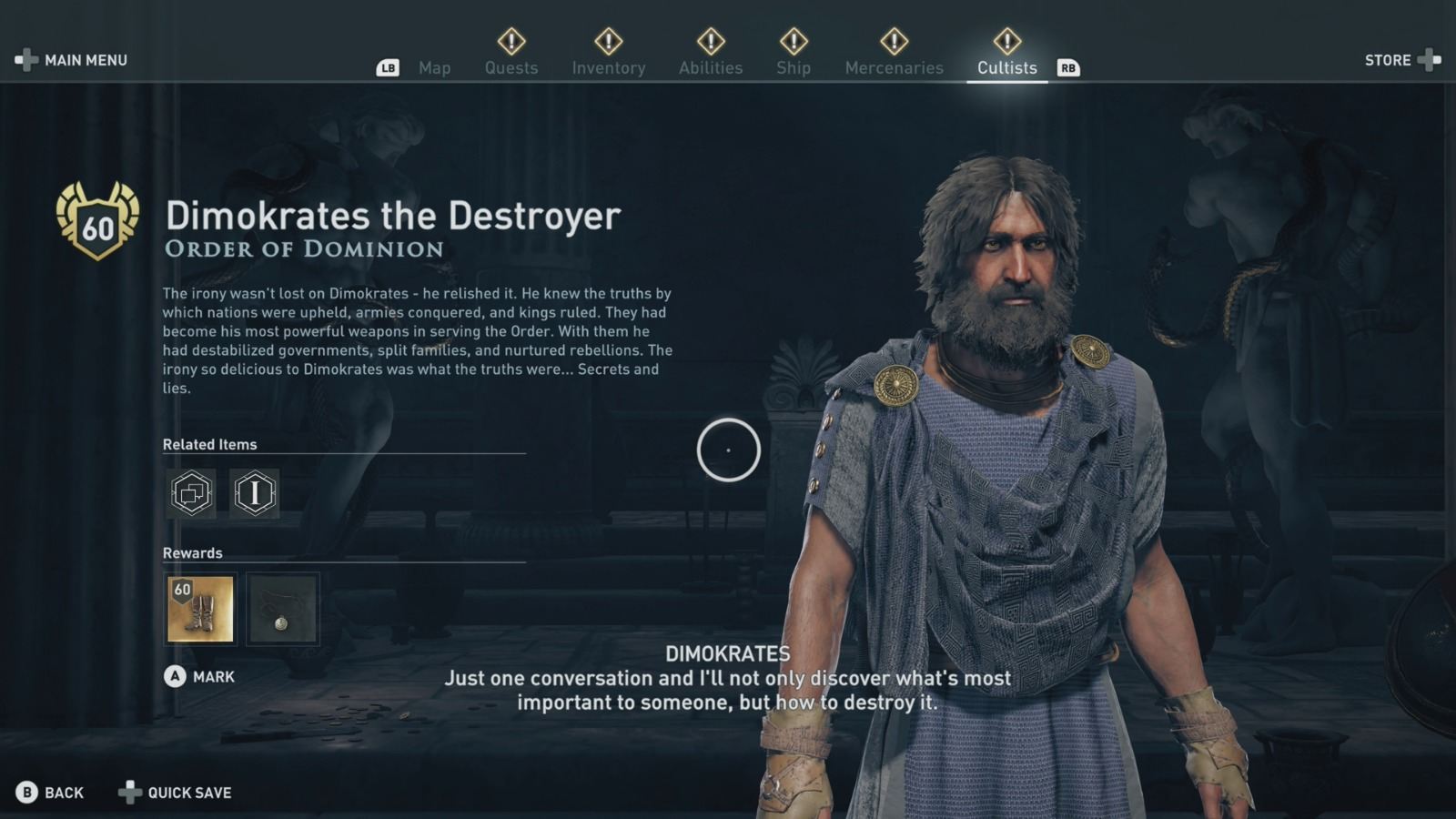The image size is (1456, 819).
Task: Select the medallion reward icon
Action: tap(283, 610)
